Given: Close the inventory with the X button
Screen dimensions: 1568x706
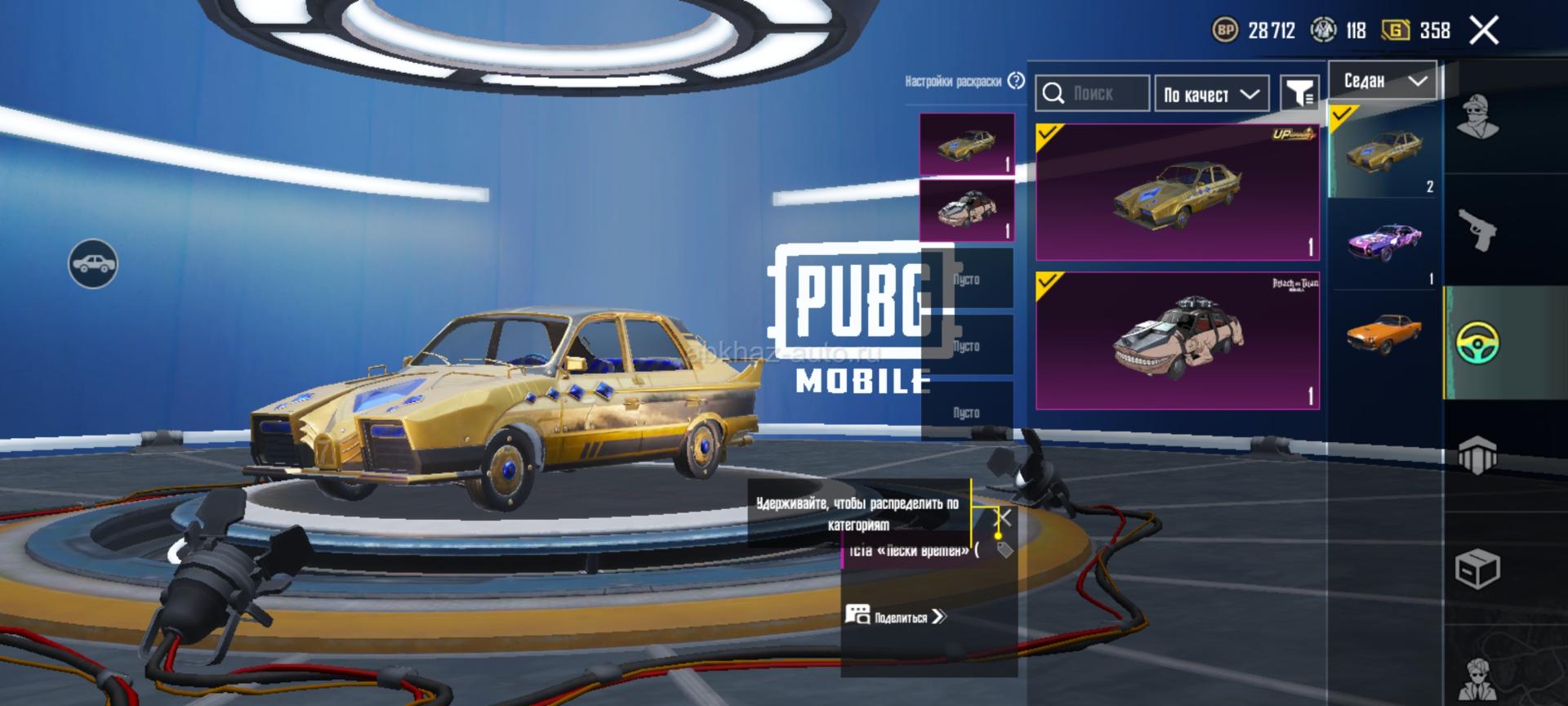Looking at the screenshot, I should (x=1484, y=31).
